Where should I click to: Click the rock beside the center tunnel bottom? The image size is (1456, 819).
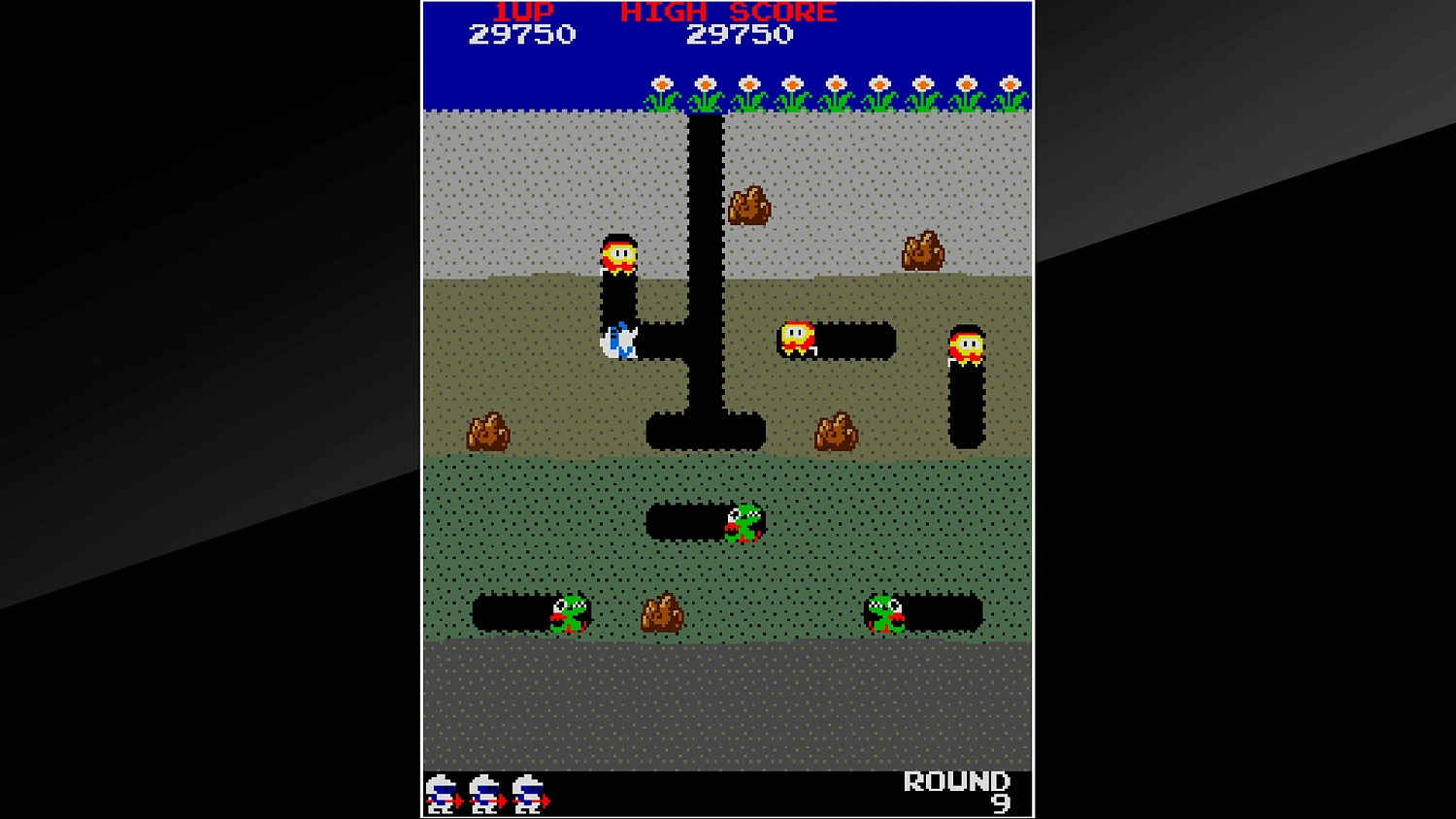click(x=836, y=430)
